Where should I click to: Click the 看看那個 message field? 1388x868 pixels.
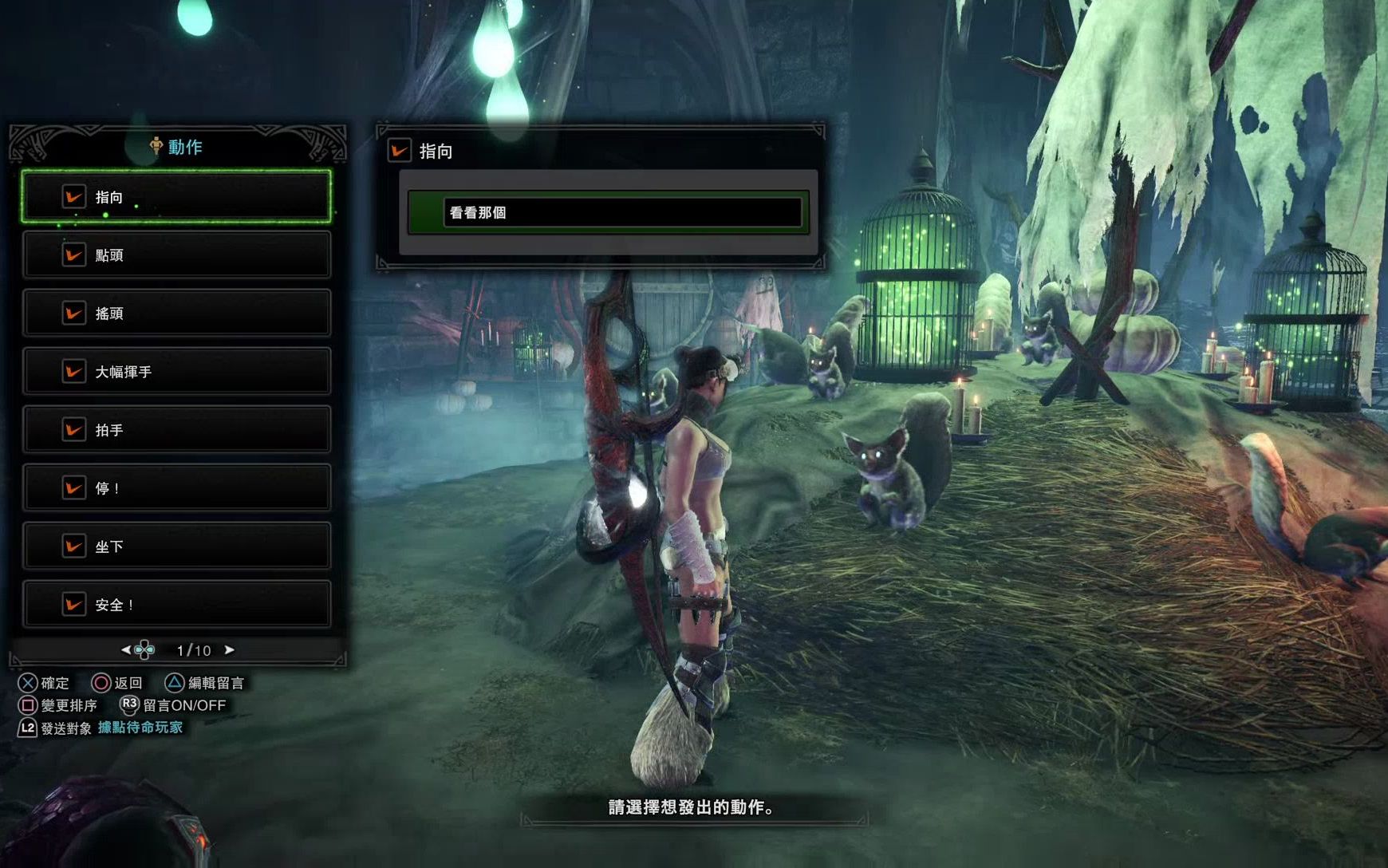(622, 213)
